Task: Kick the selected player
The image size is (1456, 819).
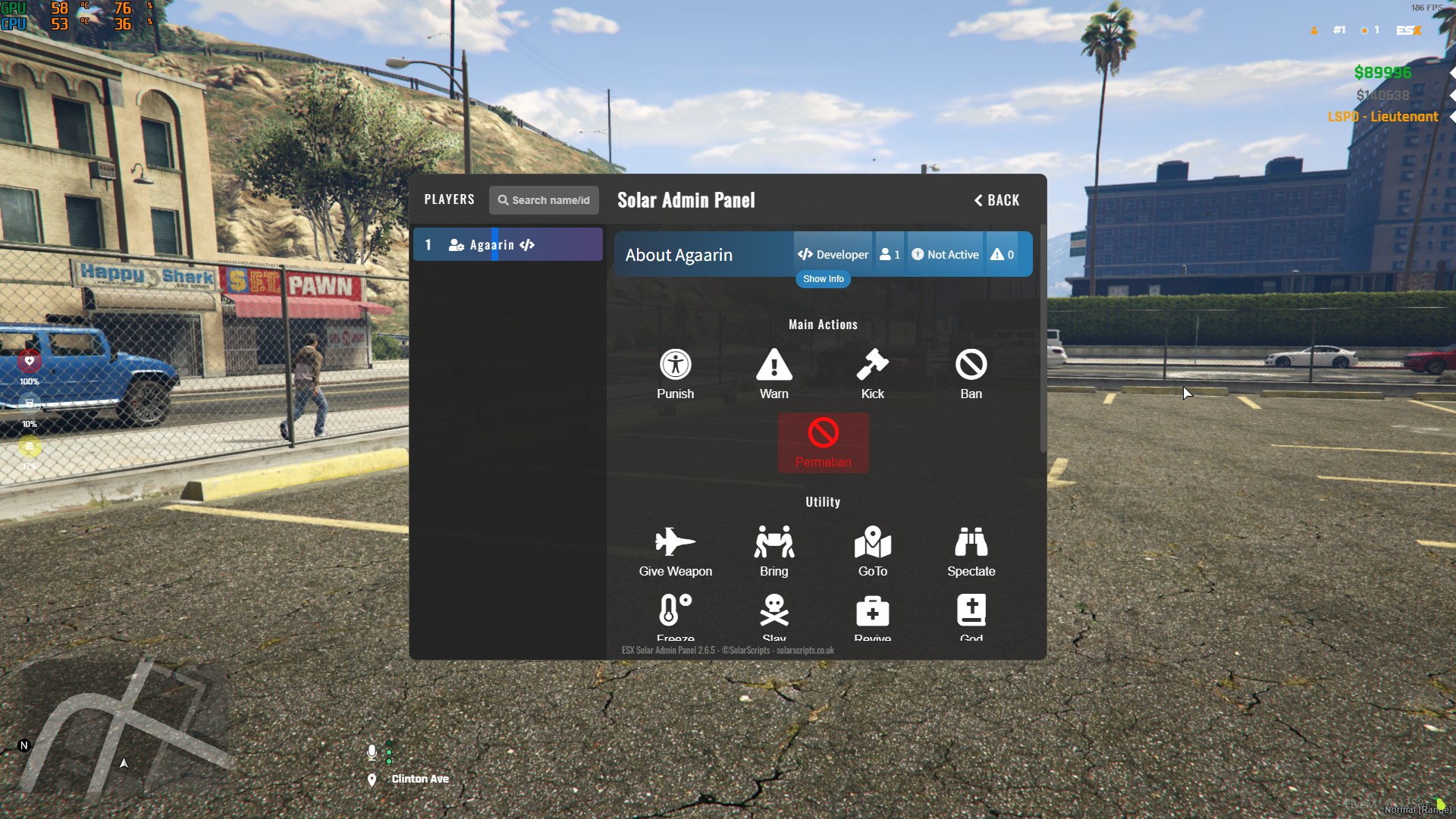Action: coord(872,374)
